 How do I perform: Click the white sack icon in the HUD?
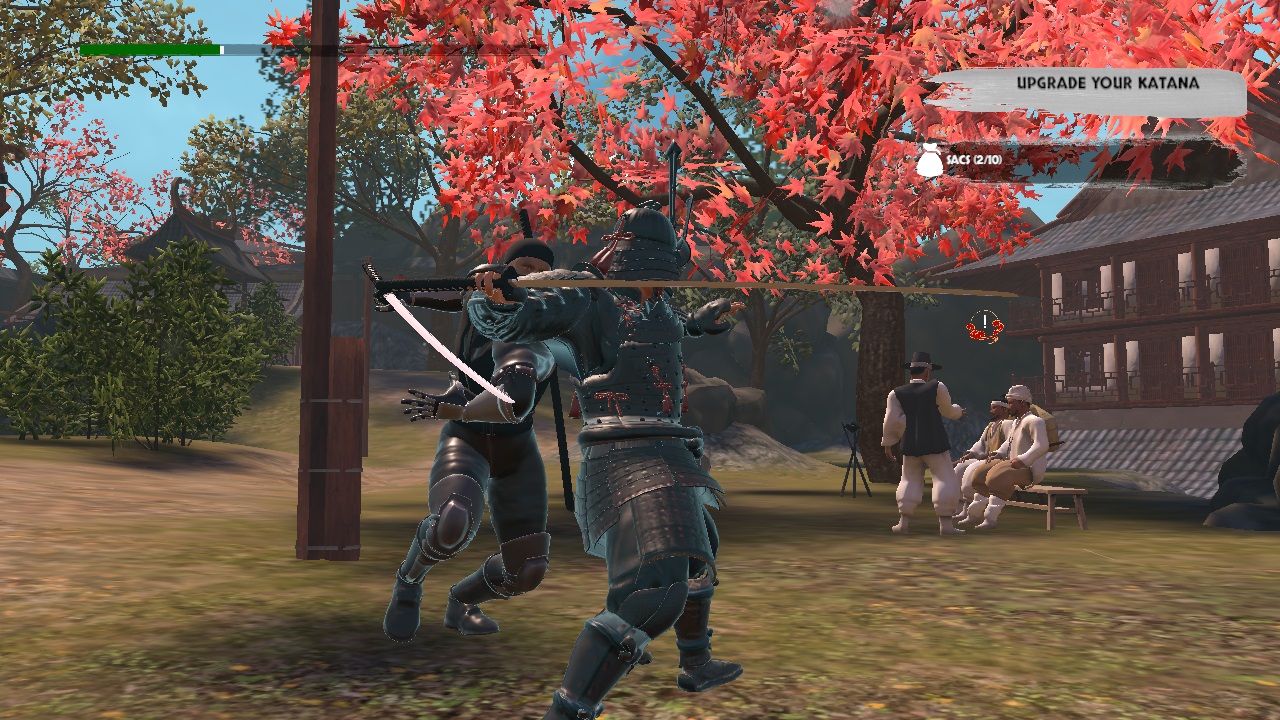(927, 161)
